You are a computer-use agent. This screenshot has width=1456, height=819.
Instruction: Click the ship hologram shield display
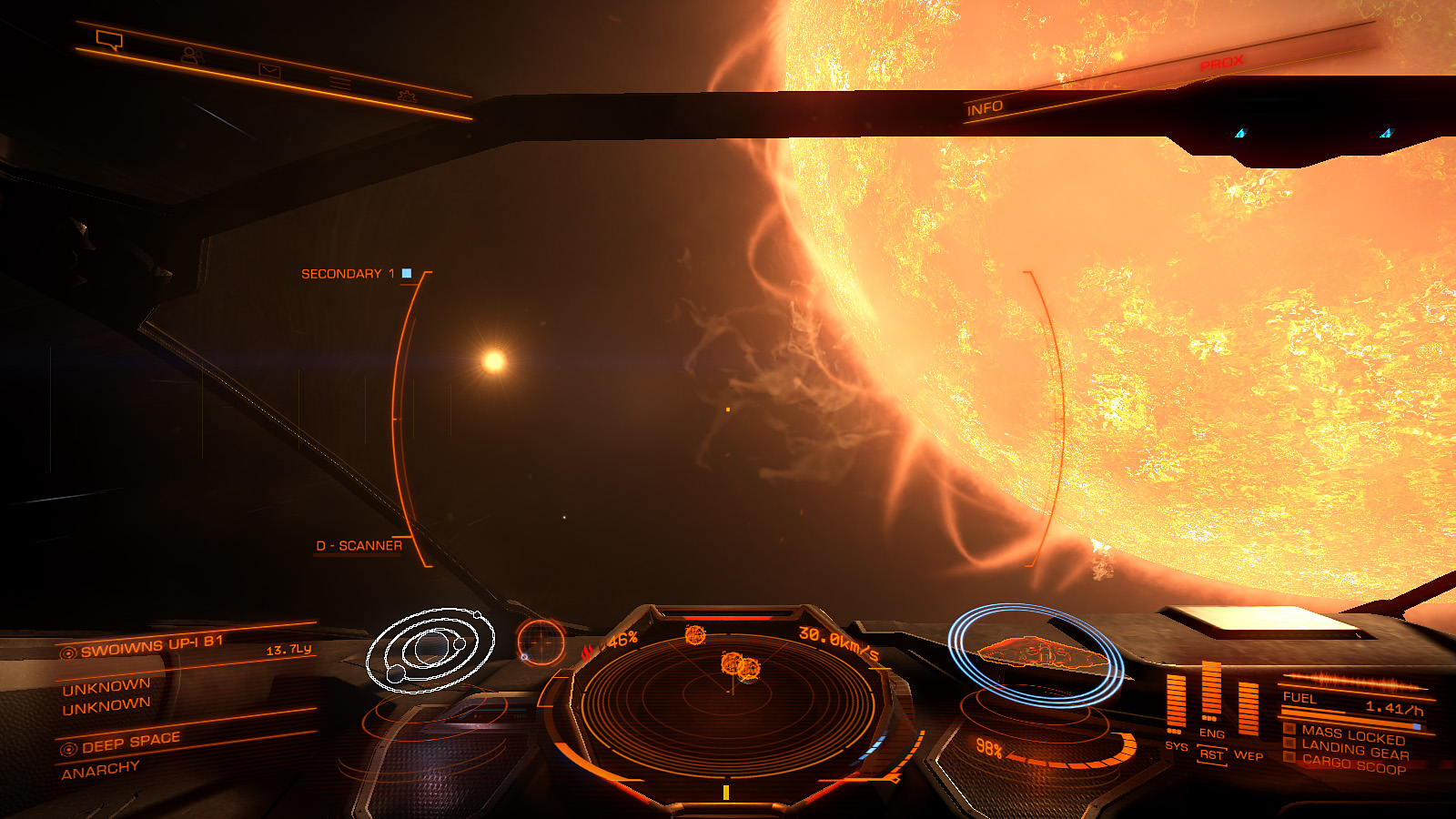click(x=1037, y=653)
